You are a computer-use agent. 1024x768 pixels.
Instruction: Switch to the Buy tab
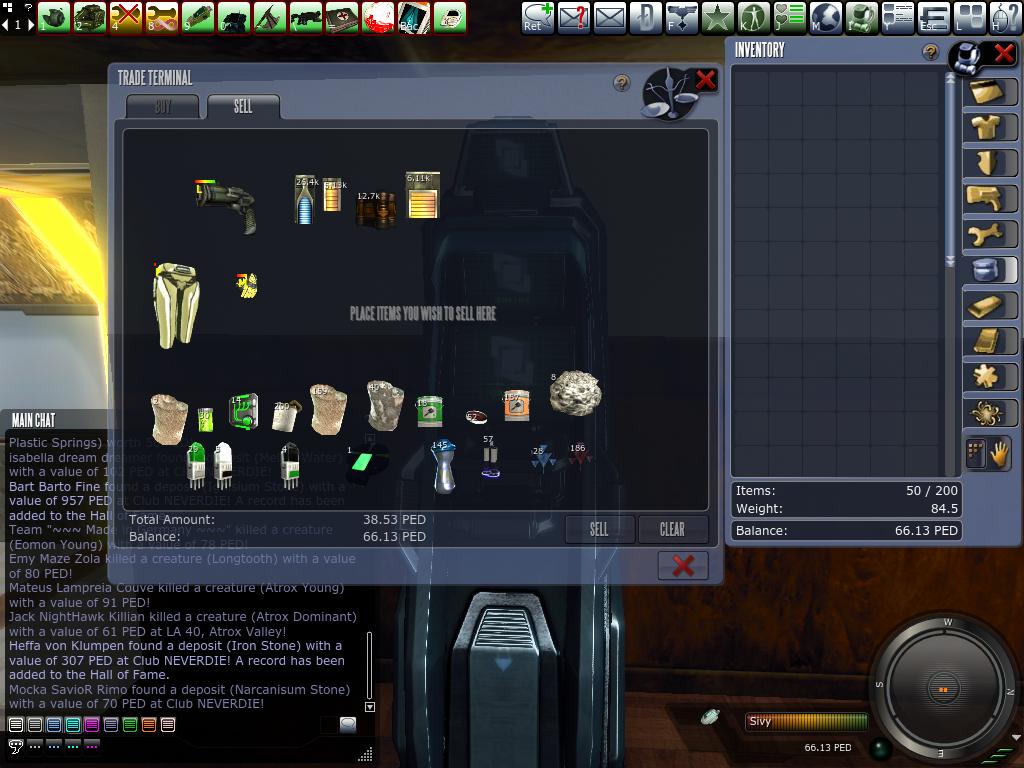click(162, 107)
